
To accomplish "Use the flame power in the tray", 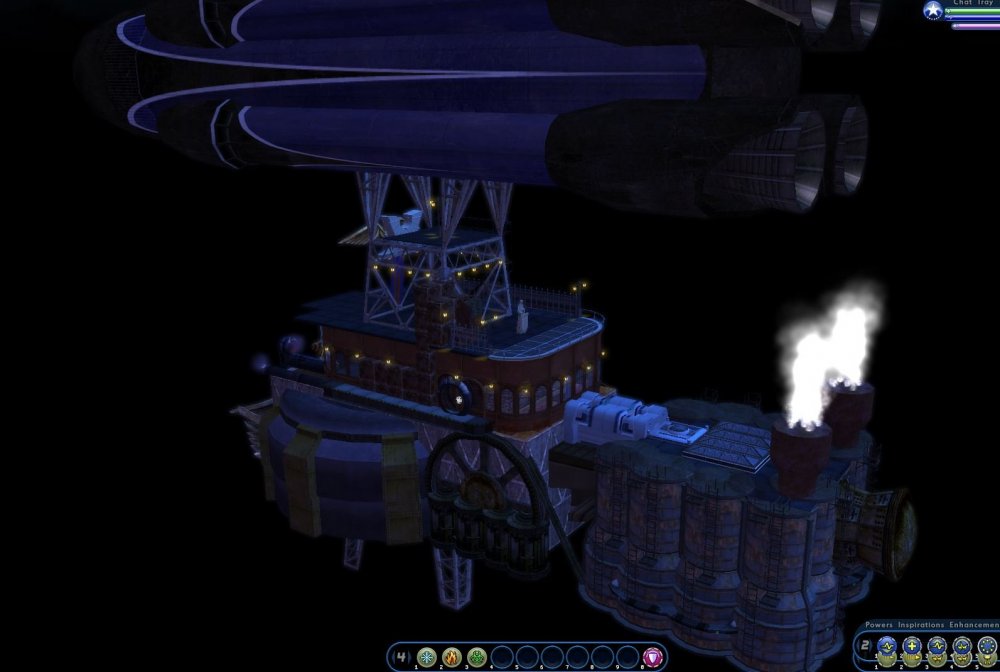I will click(451, 657).
